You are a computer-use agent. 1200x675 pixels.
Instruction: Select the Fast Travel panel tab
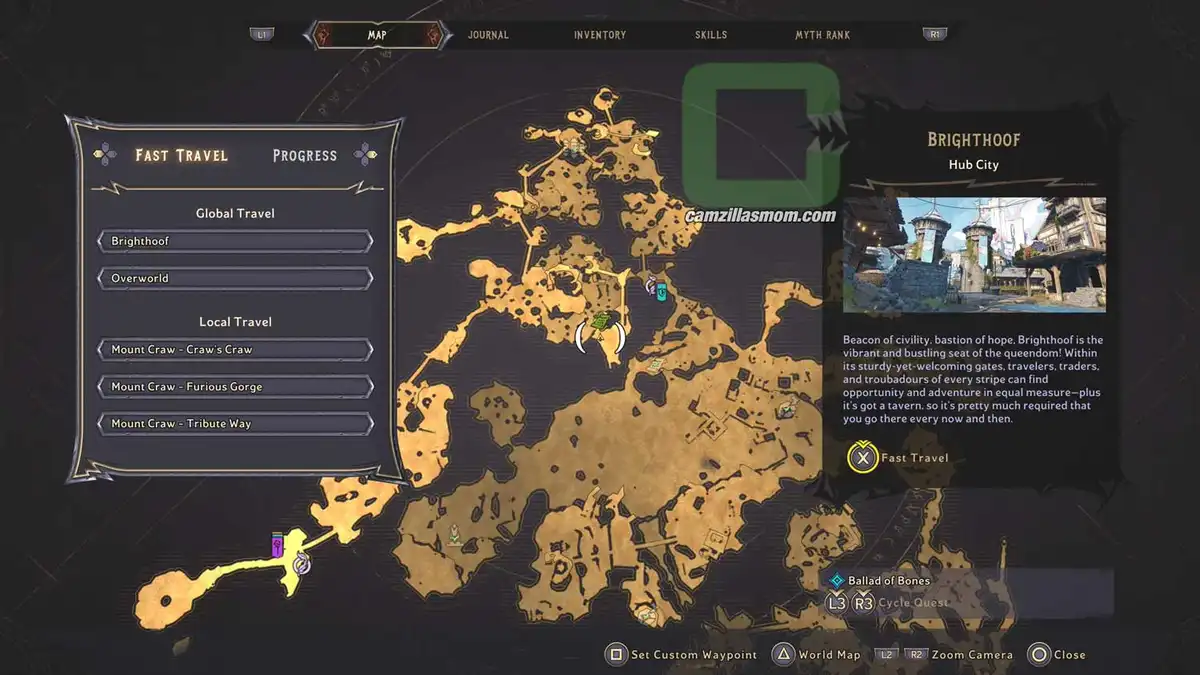(x=181, y=155)
